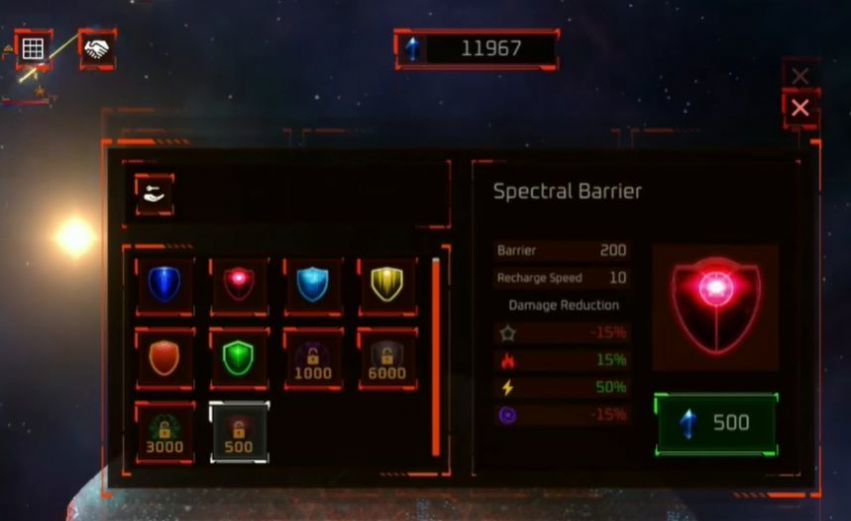Screen dimensions: 851x521
Task: Select the dark blue shield
Action: click(x=164, y=285)
